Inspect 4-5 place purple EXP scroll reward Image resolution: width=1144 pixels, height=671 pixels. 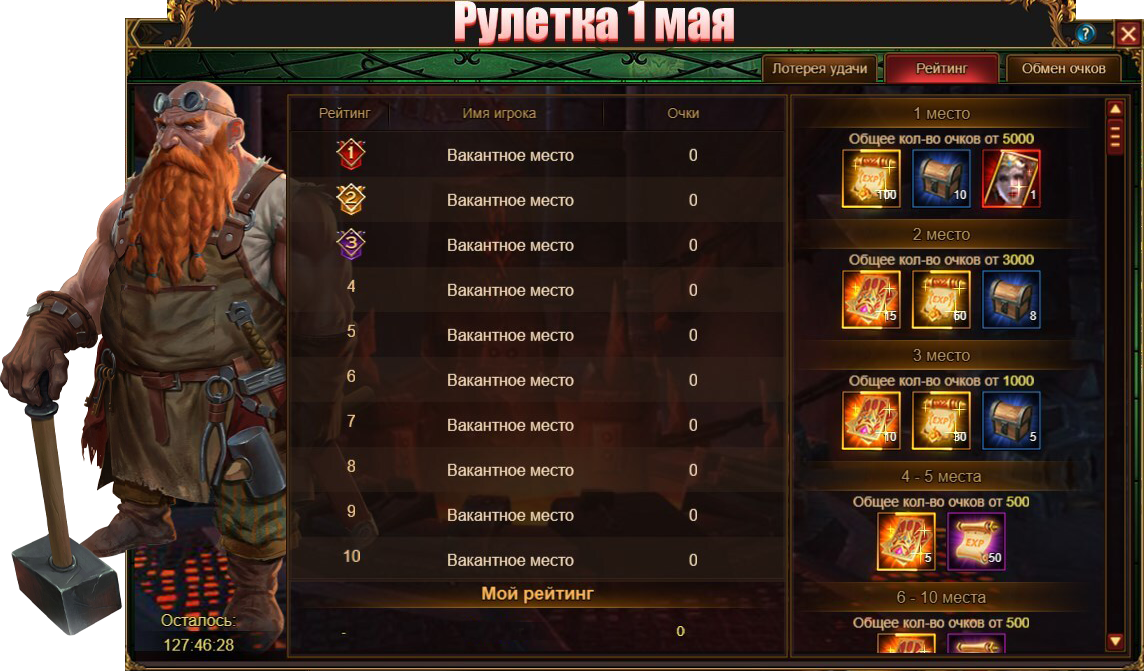[x=976, y=542]
